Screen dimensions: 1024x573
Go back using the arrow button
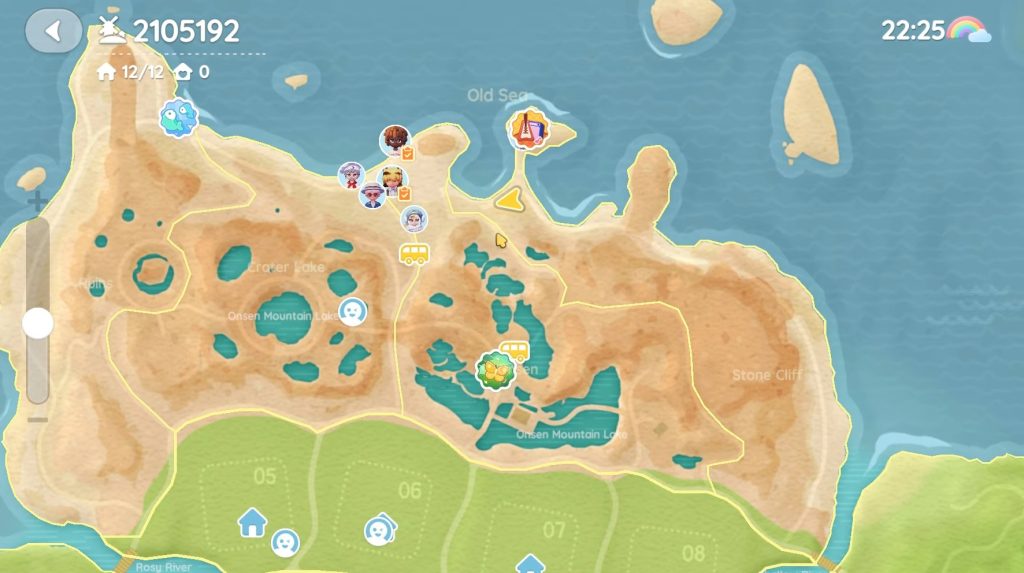tap(54, 31)
